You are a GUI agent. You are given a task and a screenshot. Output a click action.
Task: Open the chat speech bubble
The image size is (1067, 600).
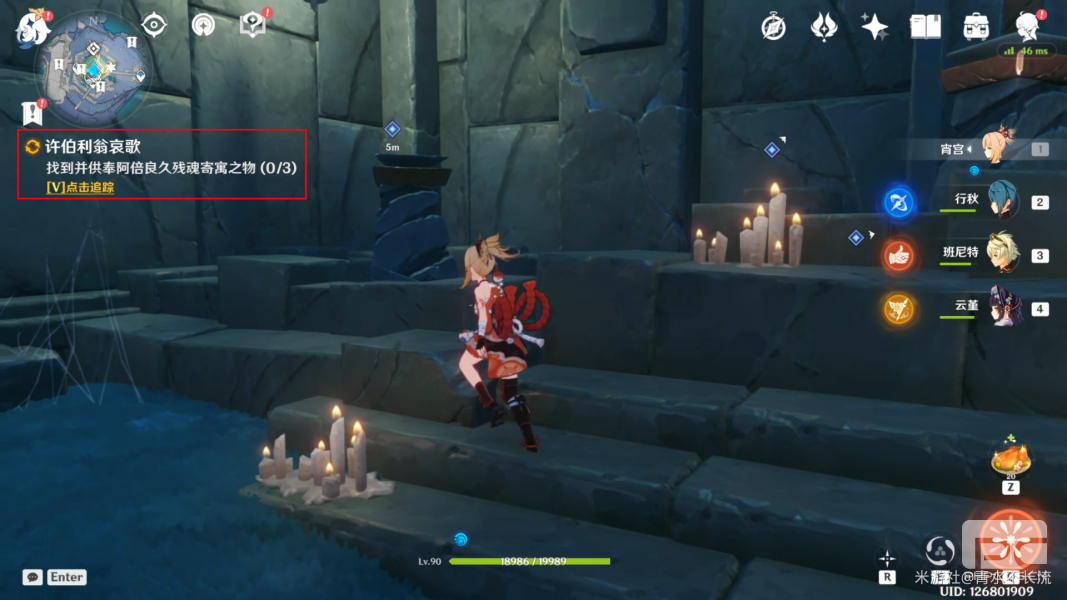[x=33, y=577]
